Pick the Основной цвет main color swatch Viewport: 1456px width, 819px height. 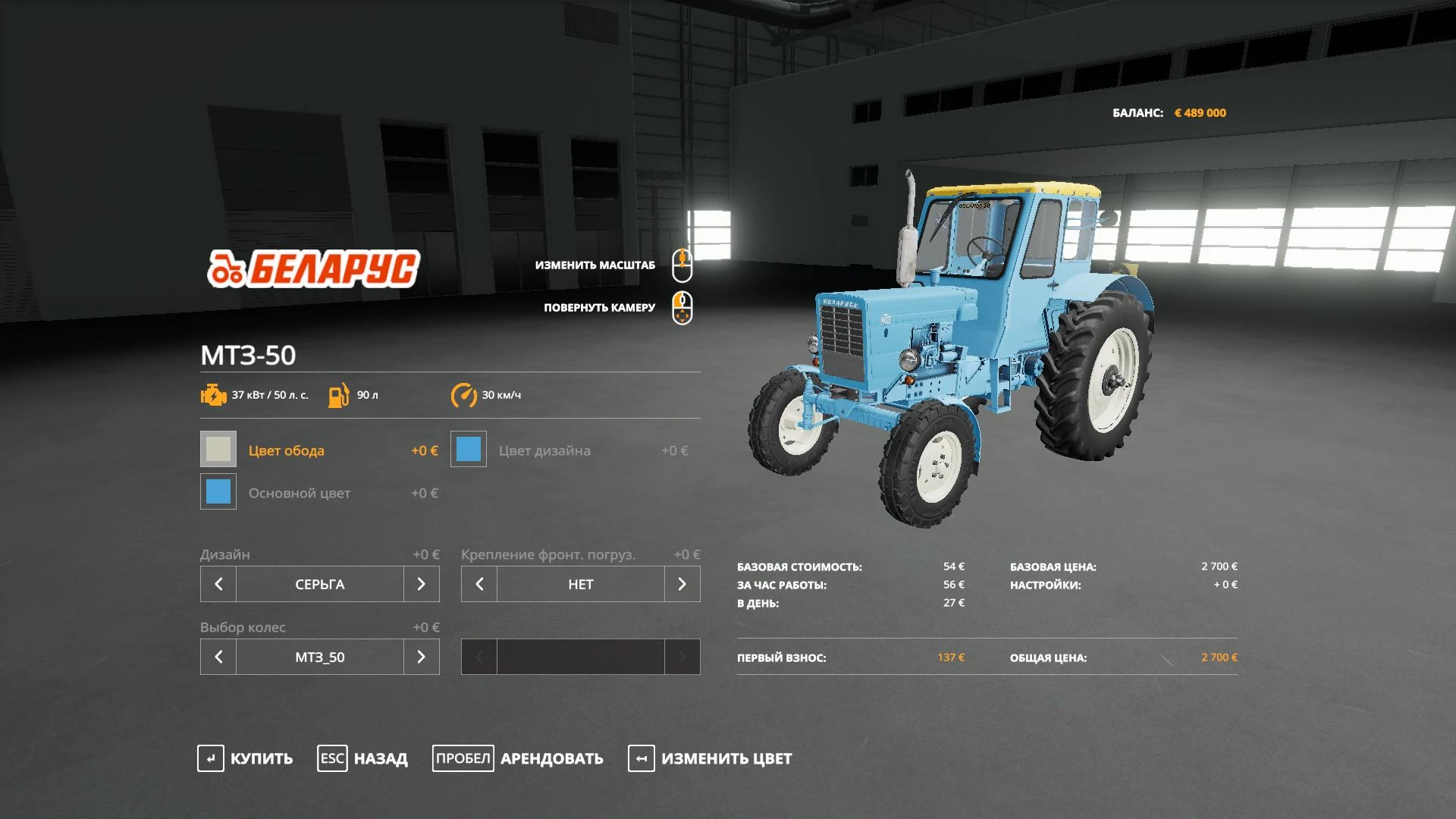pyautogui.click(x=218, y=492)
